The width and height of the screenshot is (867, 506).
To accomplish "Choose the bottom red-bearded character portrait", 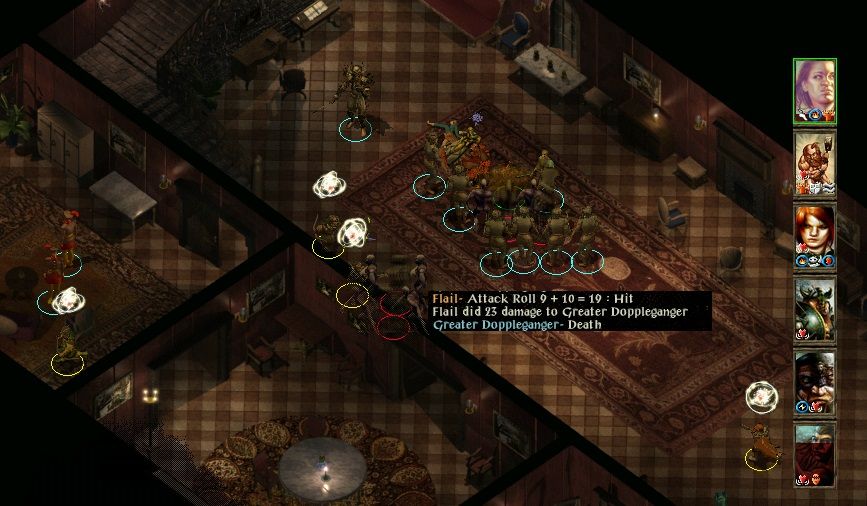I will pos(814,453).
